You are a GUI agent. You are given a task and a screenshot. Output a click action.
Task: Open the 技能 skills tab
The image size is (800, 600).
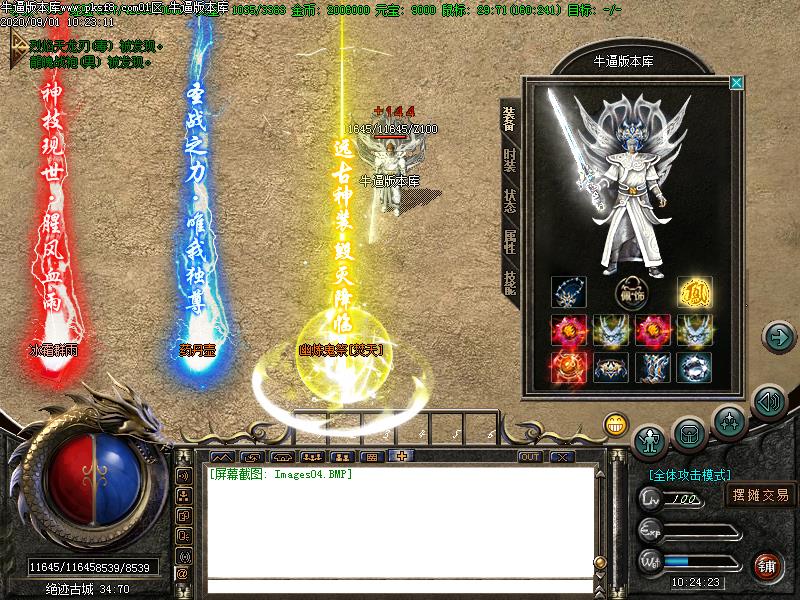click(510, 282)
